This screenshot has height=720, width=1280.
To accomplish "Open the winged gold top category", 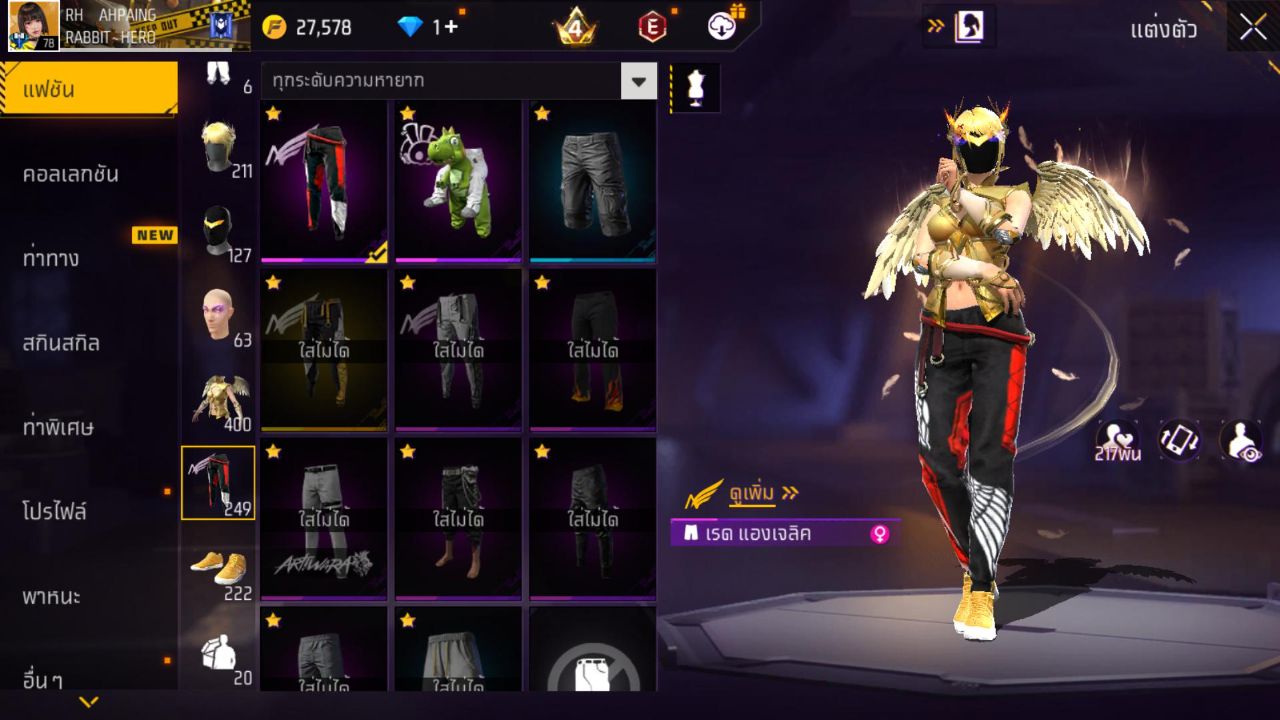I will tap(218, 399).
